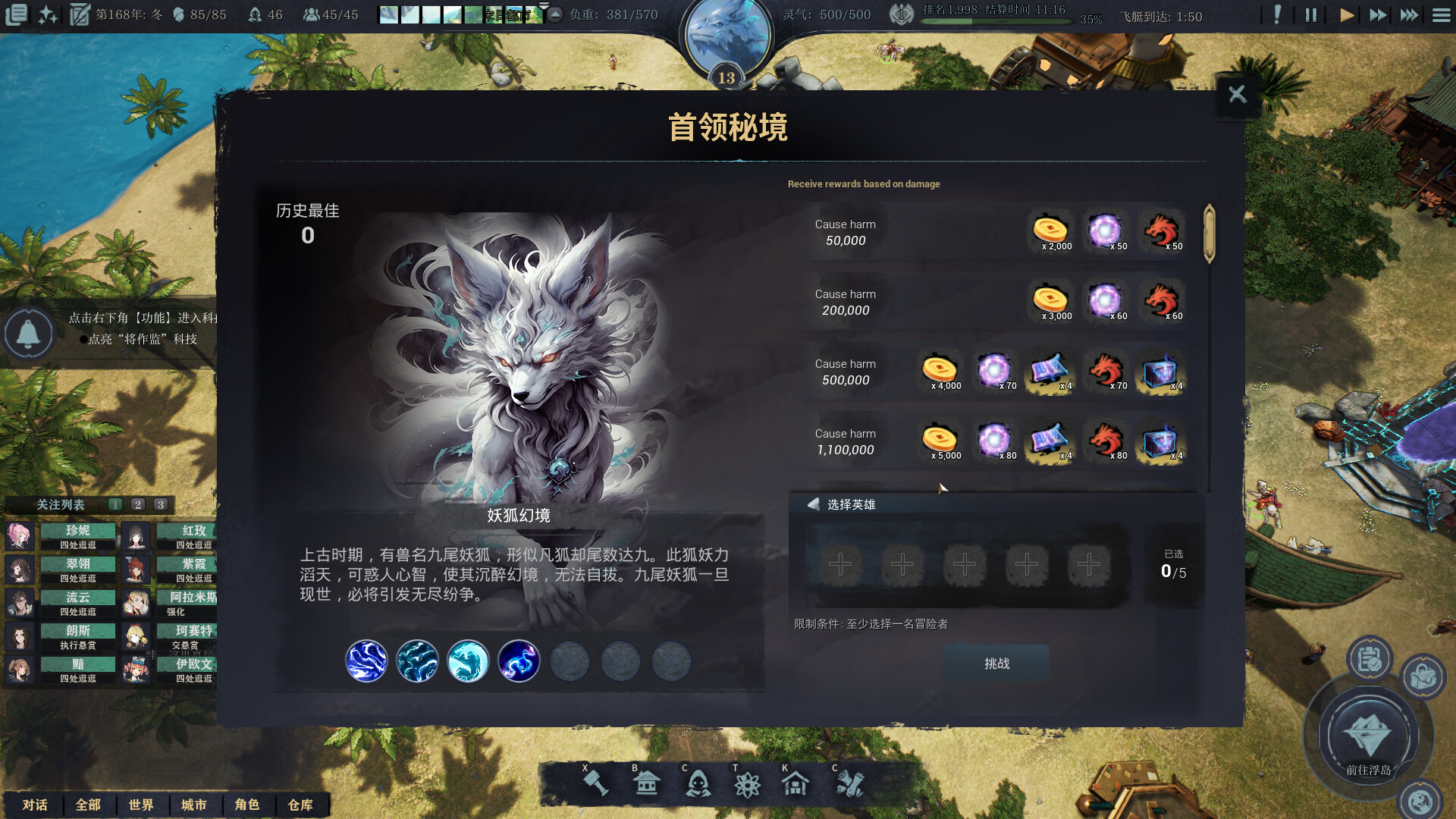Open the archives via the scrolls icon

[851, 783]
